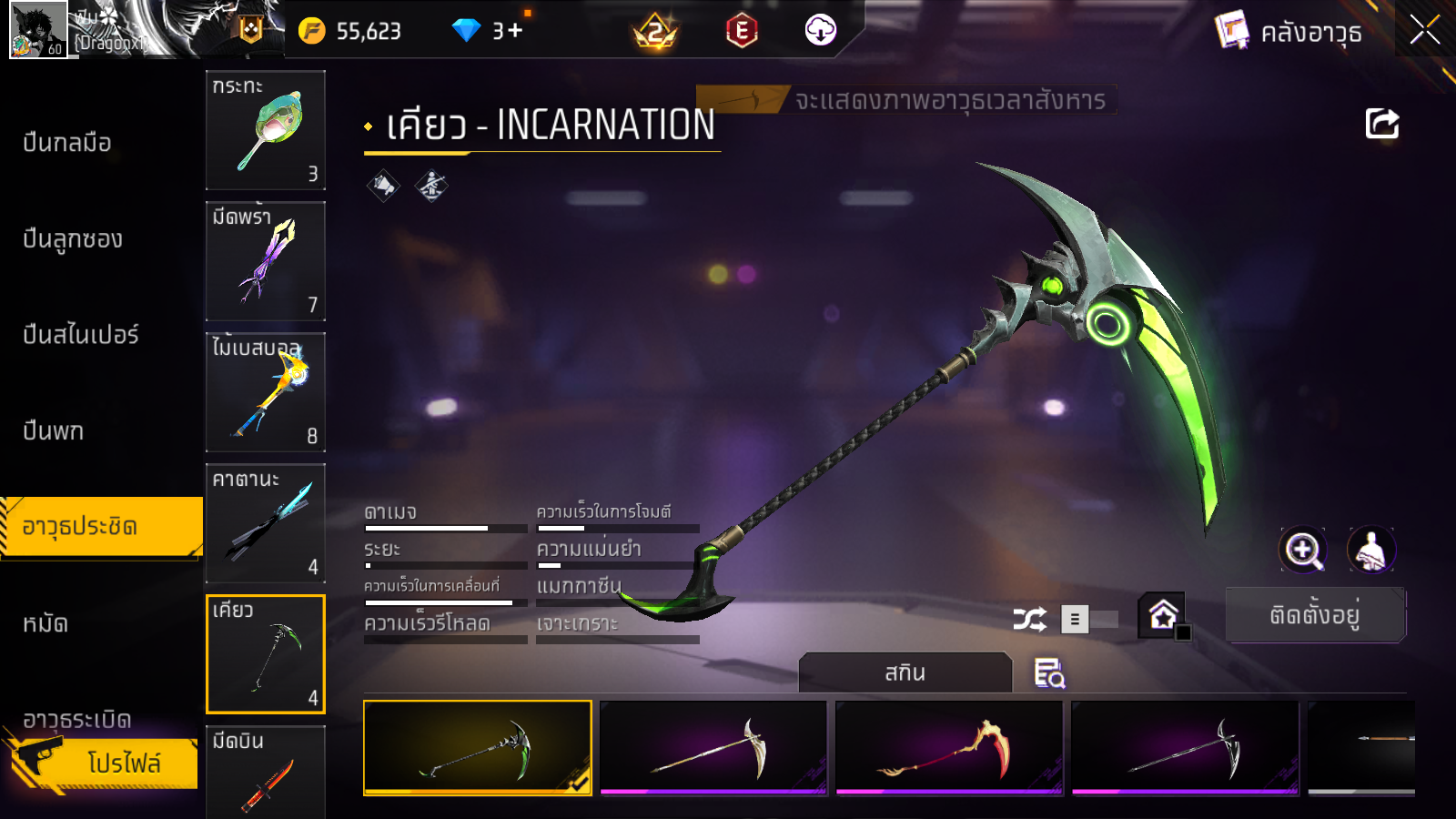Open the สกิน skin tab
Screen dimensions: 1456x819
click(905, 672)
